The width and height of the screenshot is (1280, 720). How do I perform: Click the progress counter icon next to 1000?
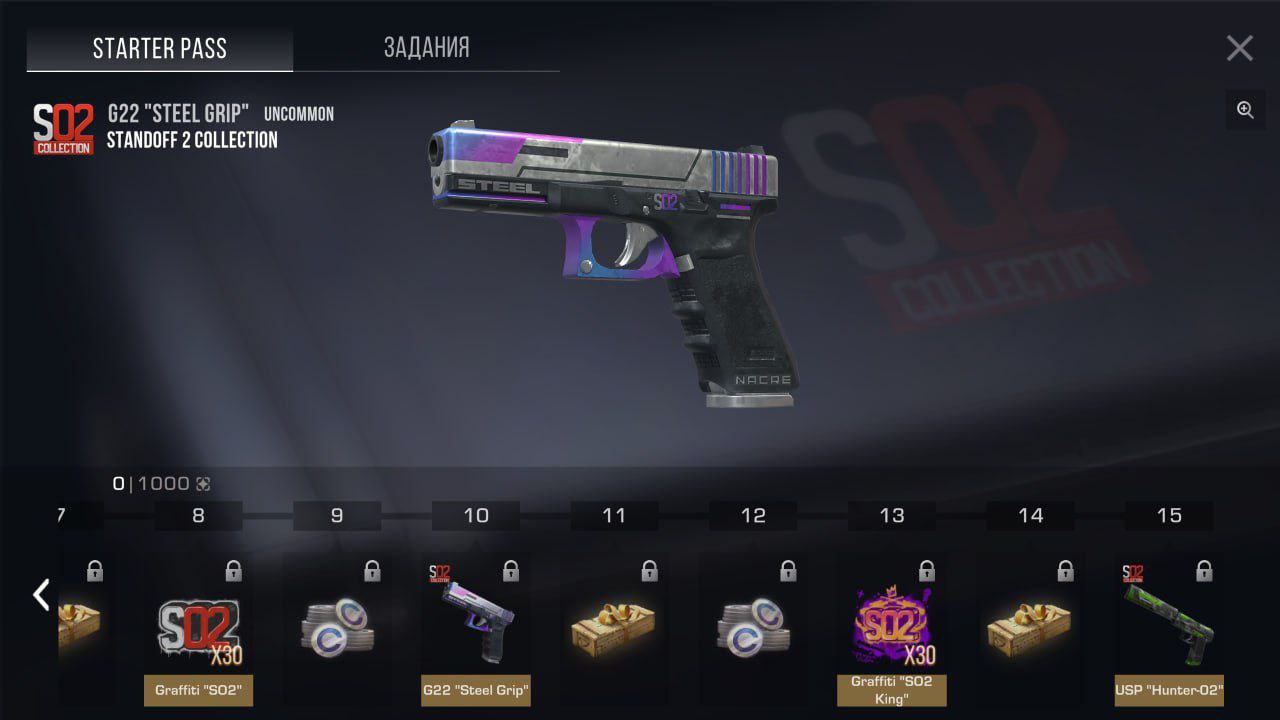coord(206,483)
